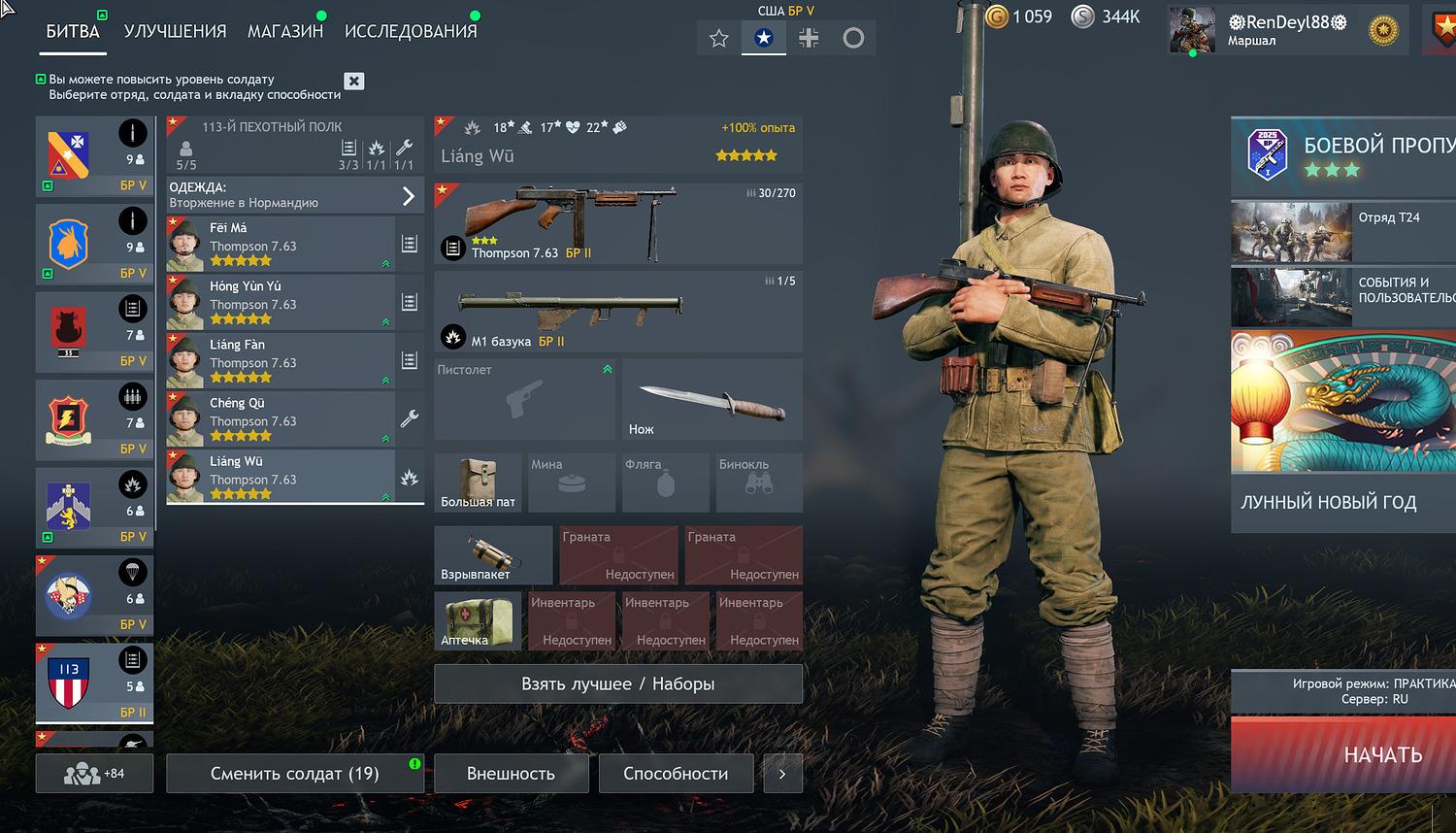Image resolution: width=1456 pixels, height=833 pixels.
Task: Select the M1 базука weapon slot
Action: (x=617, y=311)
